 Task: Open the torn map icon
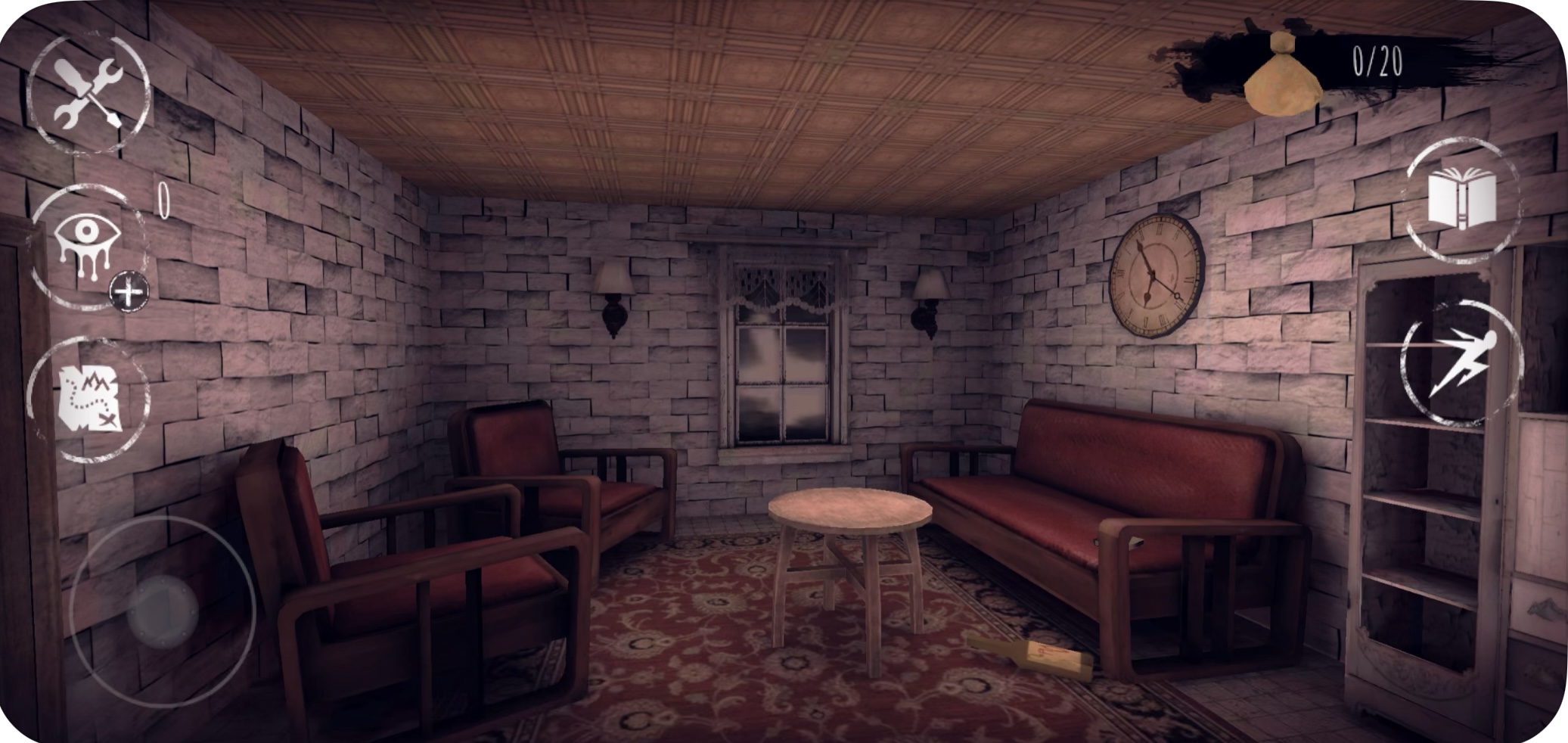coord(89,397)
